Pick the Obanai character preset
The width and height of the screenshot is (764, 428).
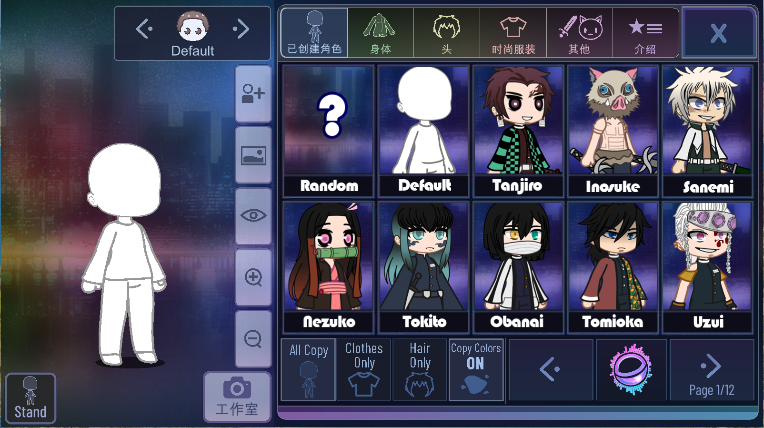[519, 267]
